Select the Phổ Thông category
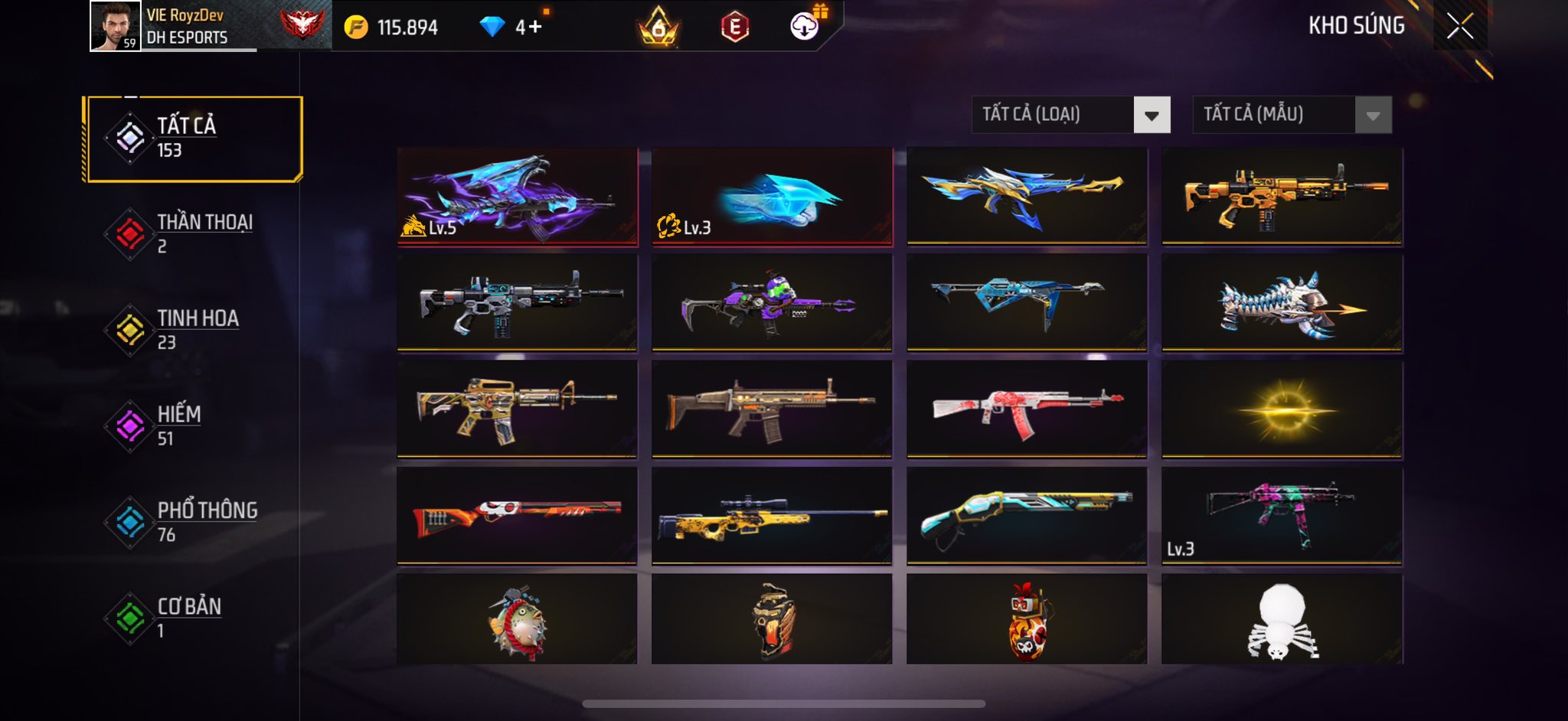Screen dimensions: 1568x721 click(191, 522)
